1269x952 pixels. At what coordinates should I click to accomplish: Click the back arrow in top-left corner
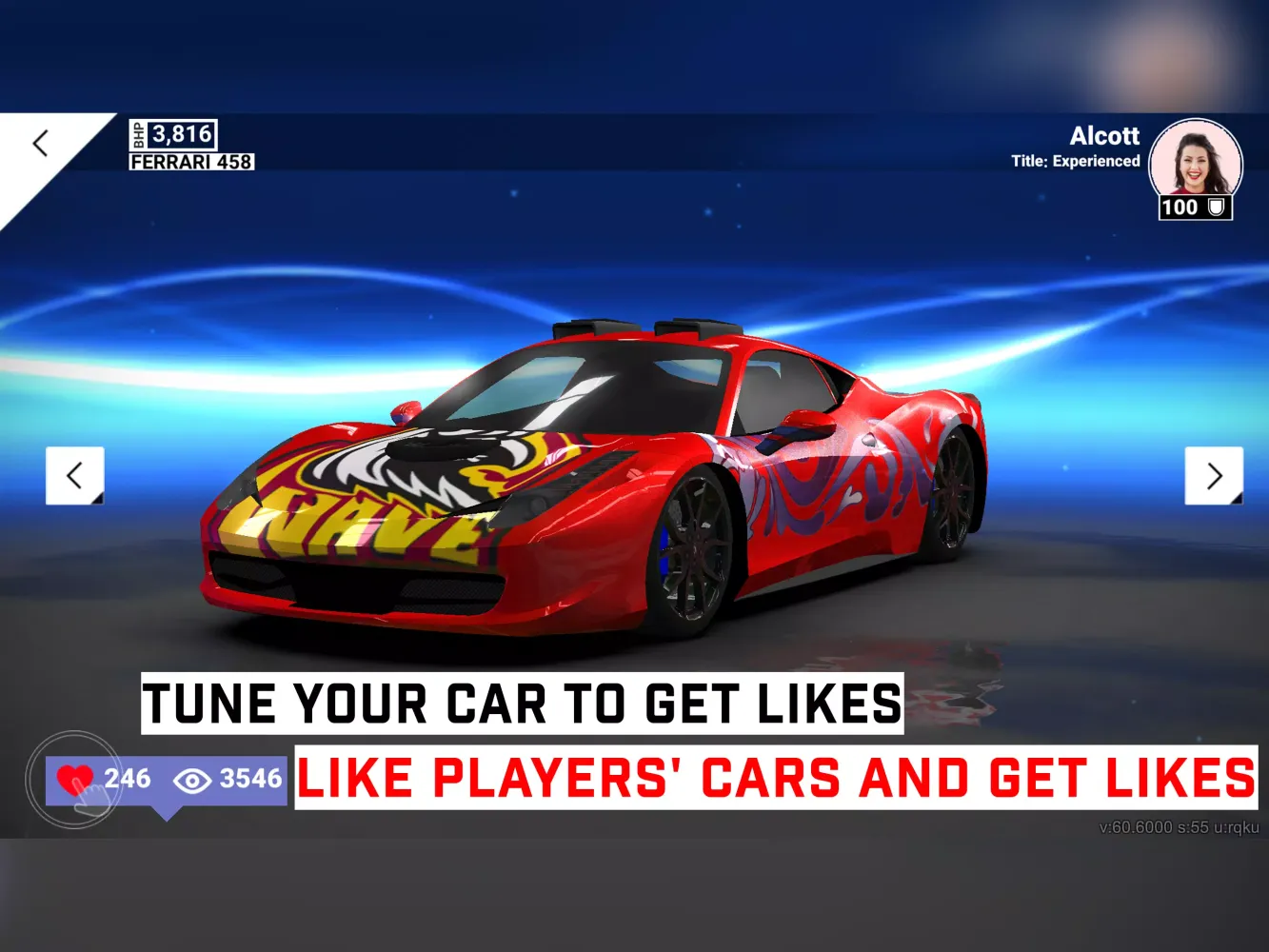[40, 143]
